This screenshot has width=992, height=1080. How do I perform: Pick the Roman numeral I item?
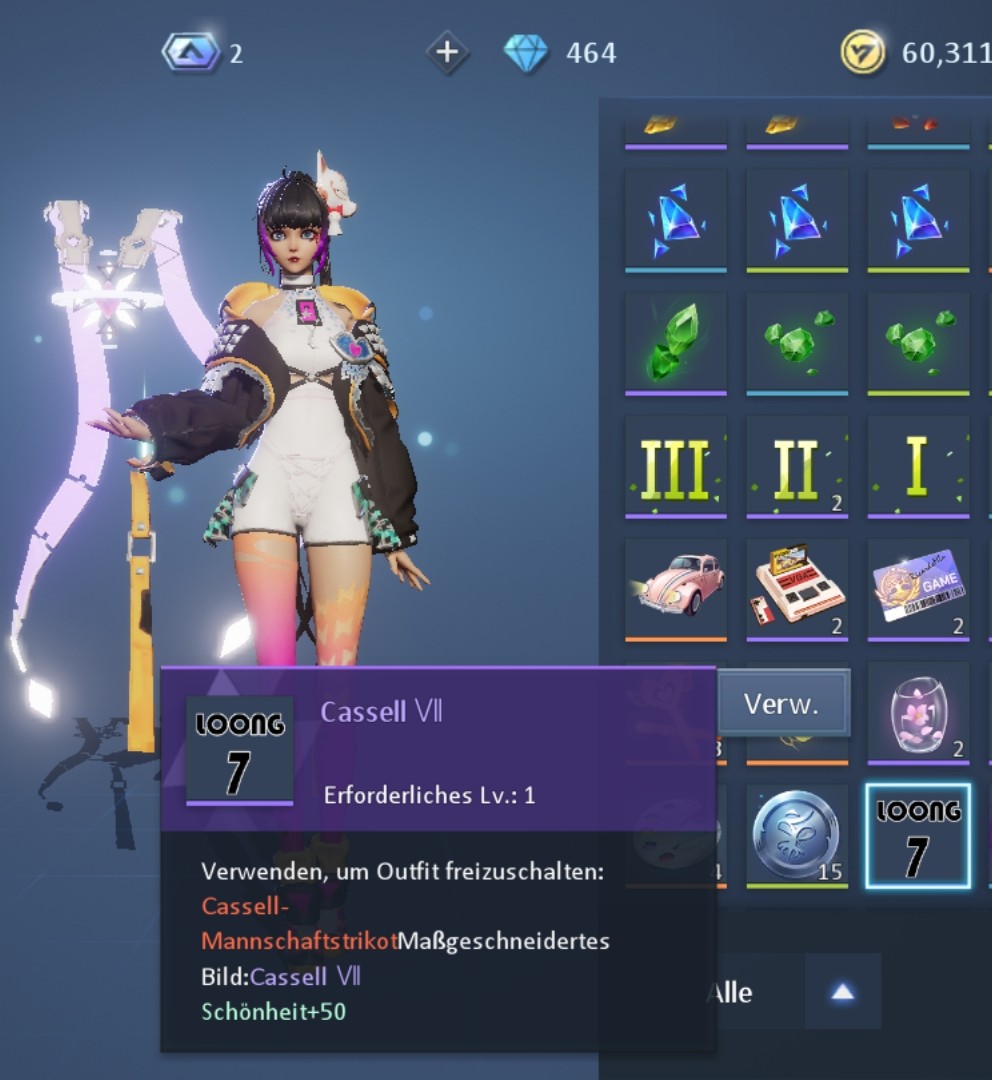[x=917, y=466]
